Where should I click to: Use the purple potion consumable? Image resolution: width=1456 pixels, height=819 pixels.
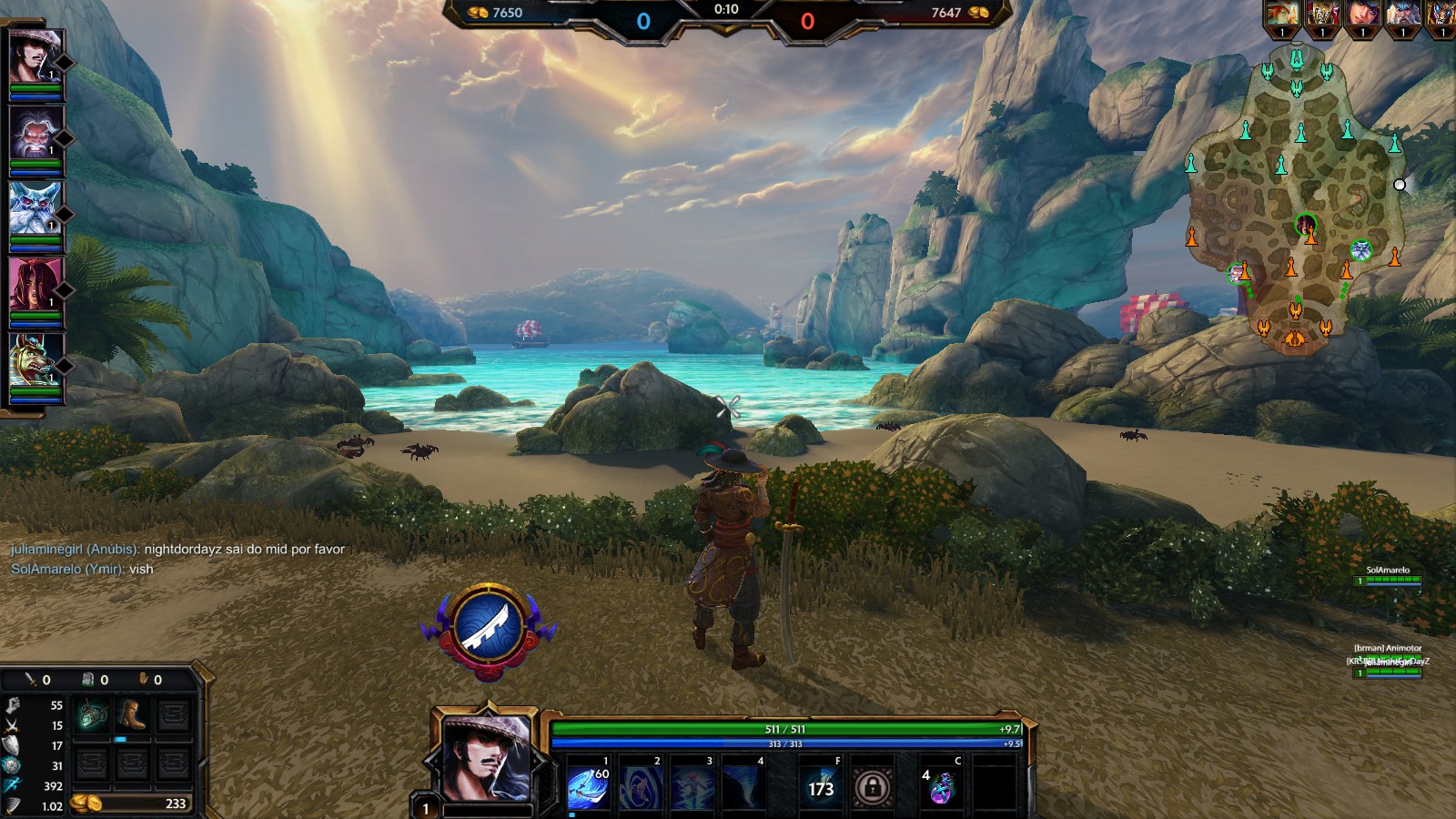pyautogui.click(x=941, y=786)
